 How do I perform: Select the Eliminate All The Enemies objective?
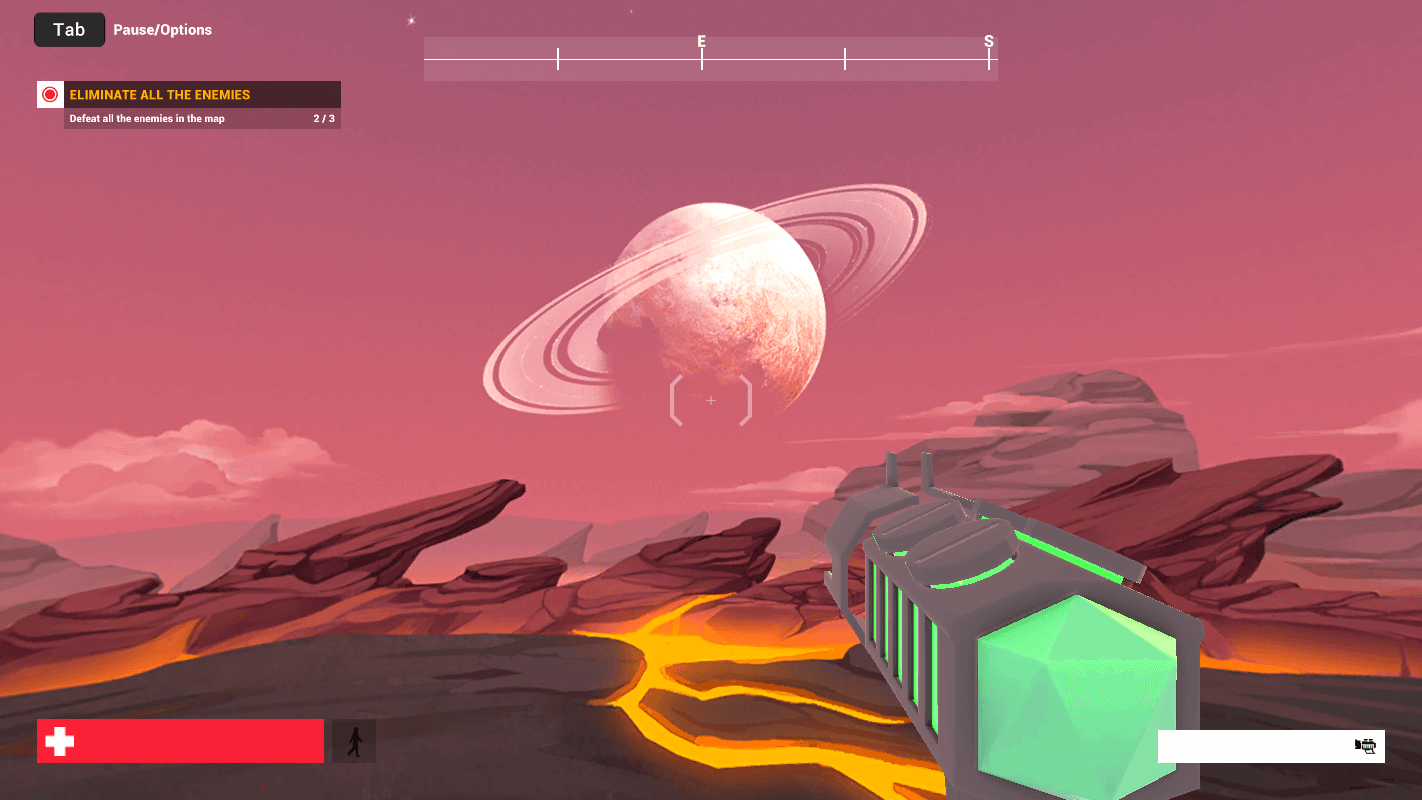[x=160, y=95]
